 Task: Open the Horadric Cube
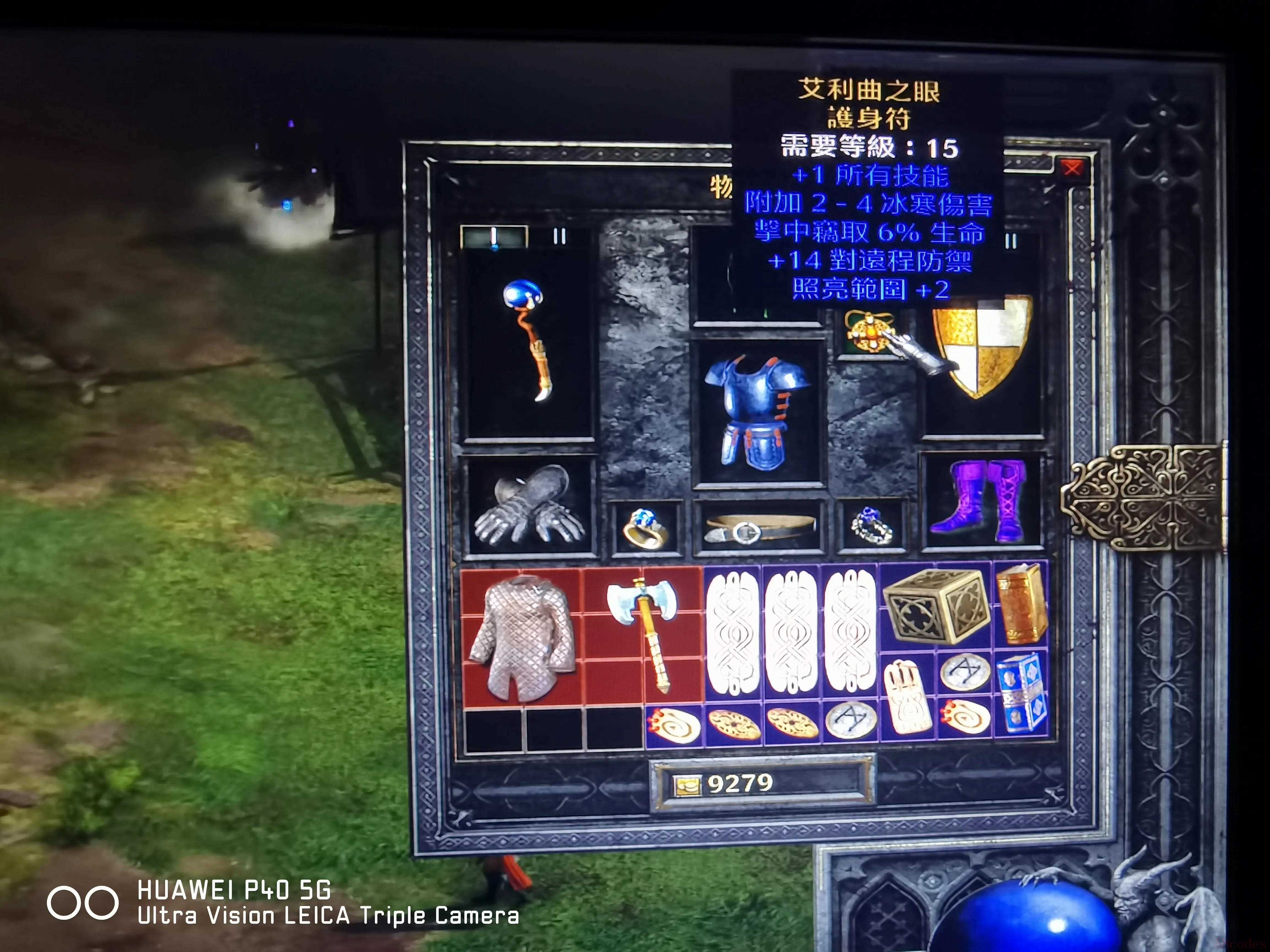tap(936, 606)
